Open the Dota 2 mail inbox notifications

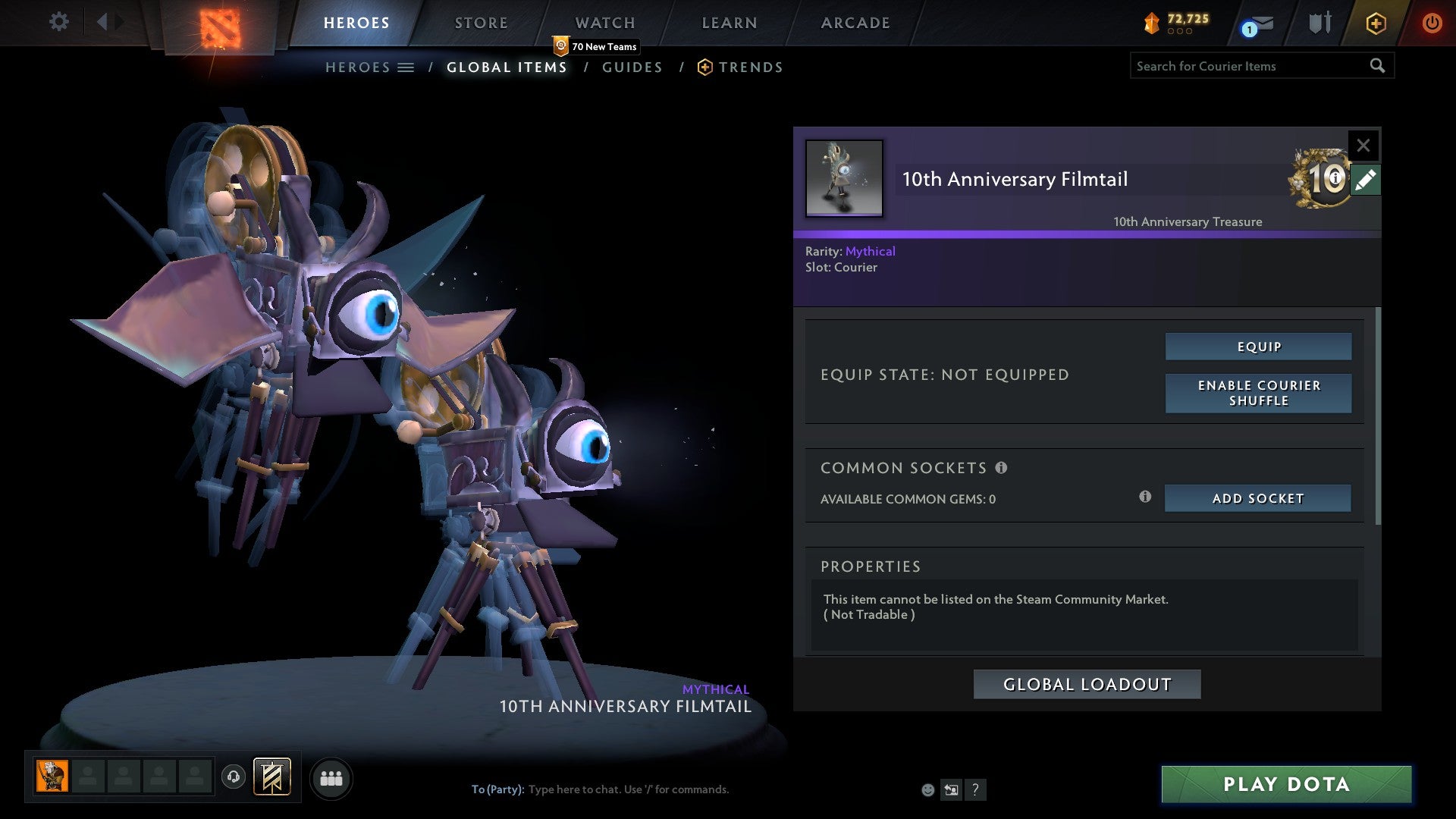[x=1248, y=25]
